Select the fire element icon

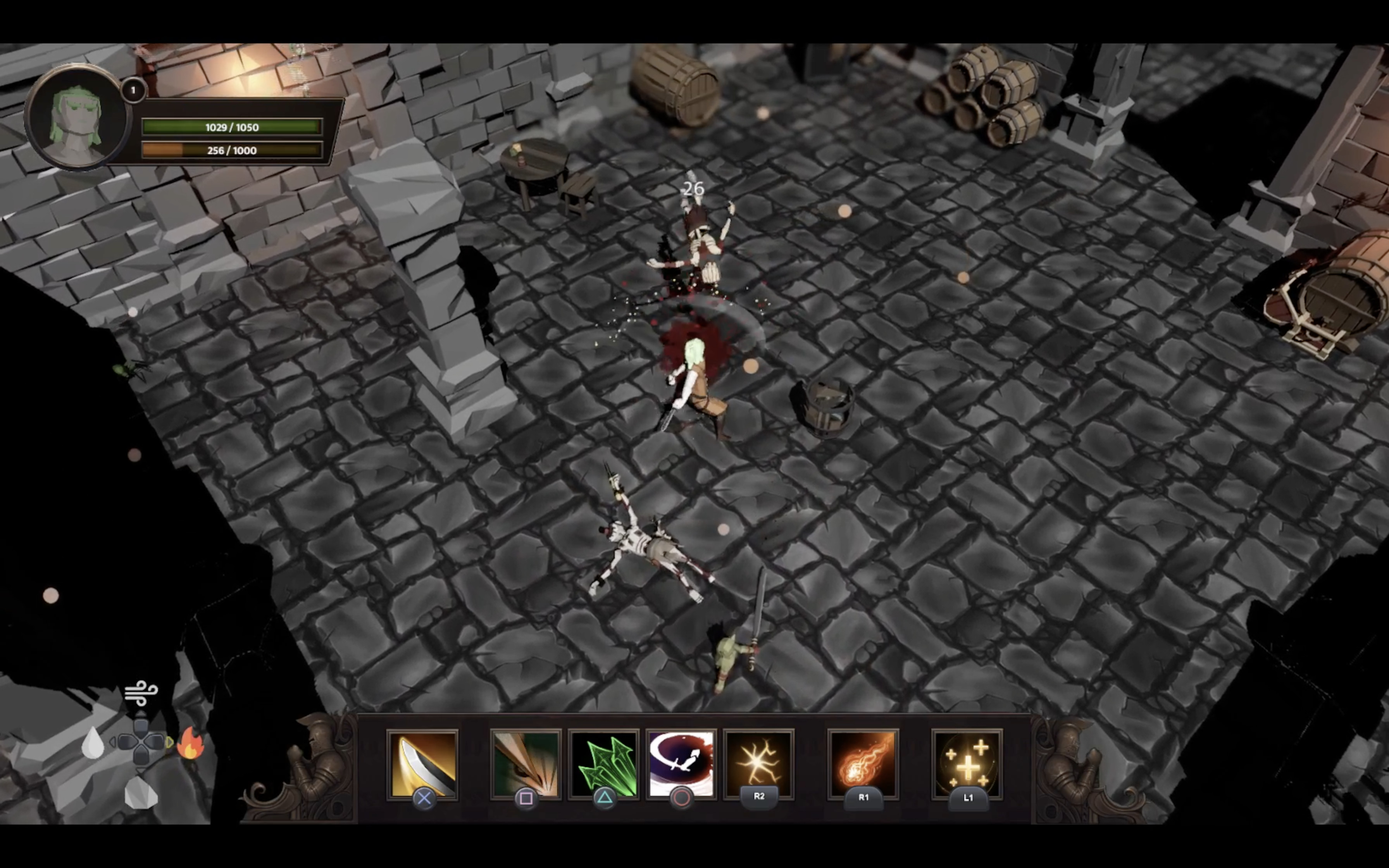(191, 743)
